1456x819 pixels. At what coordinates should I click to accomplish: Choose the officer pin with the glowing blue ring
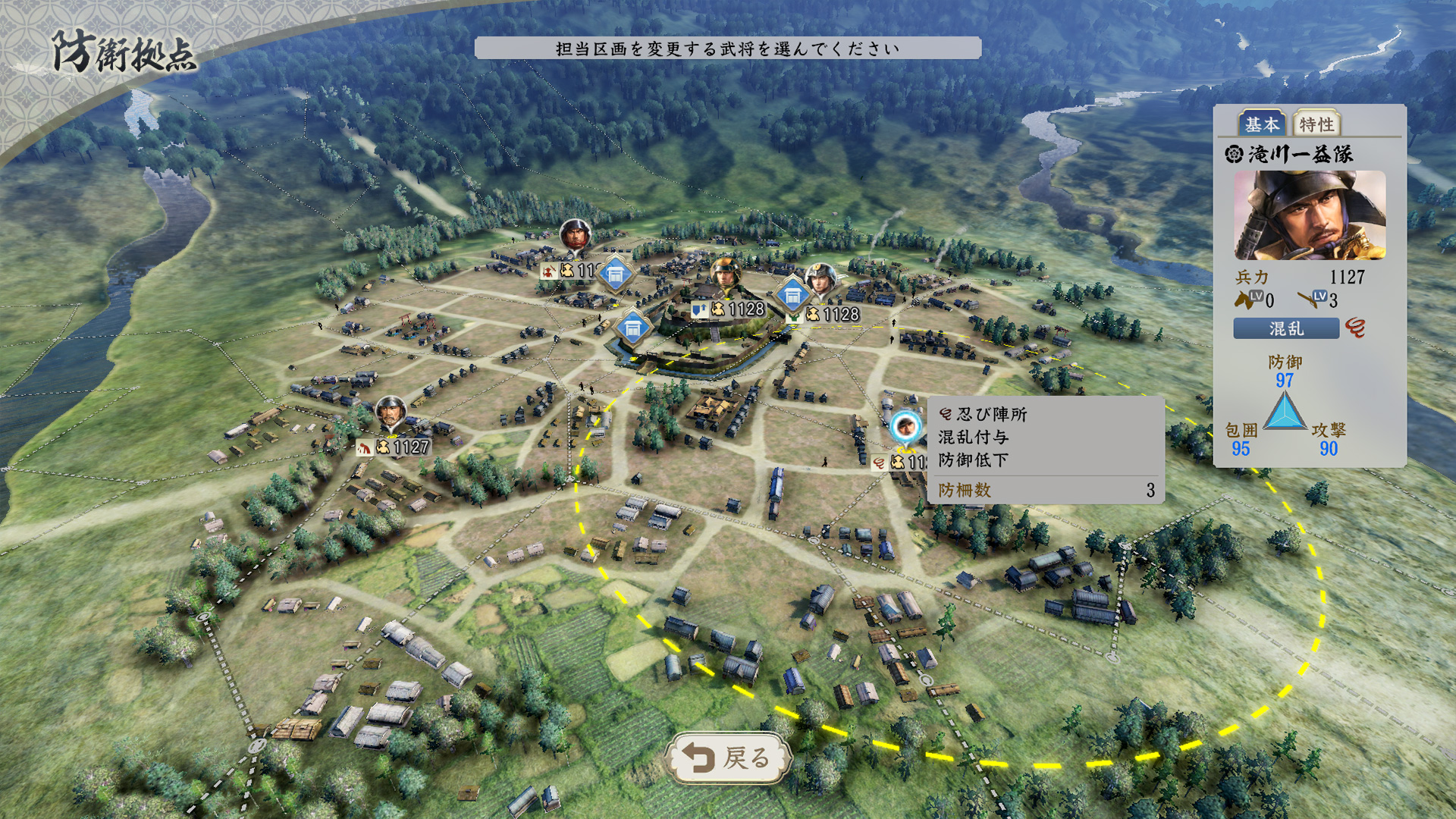pos(904,428)
